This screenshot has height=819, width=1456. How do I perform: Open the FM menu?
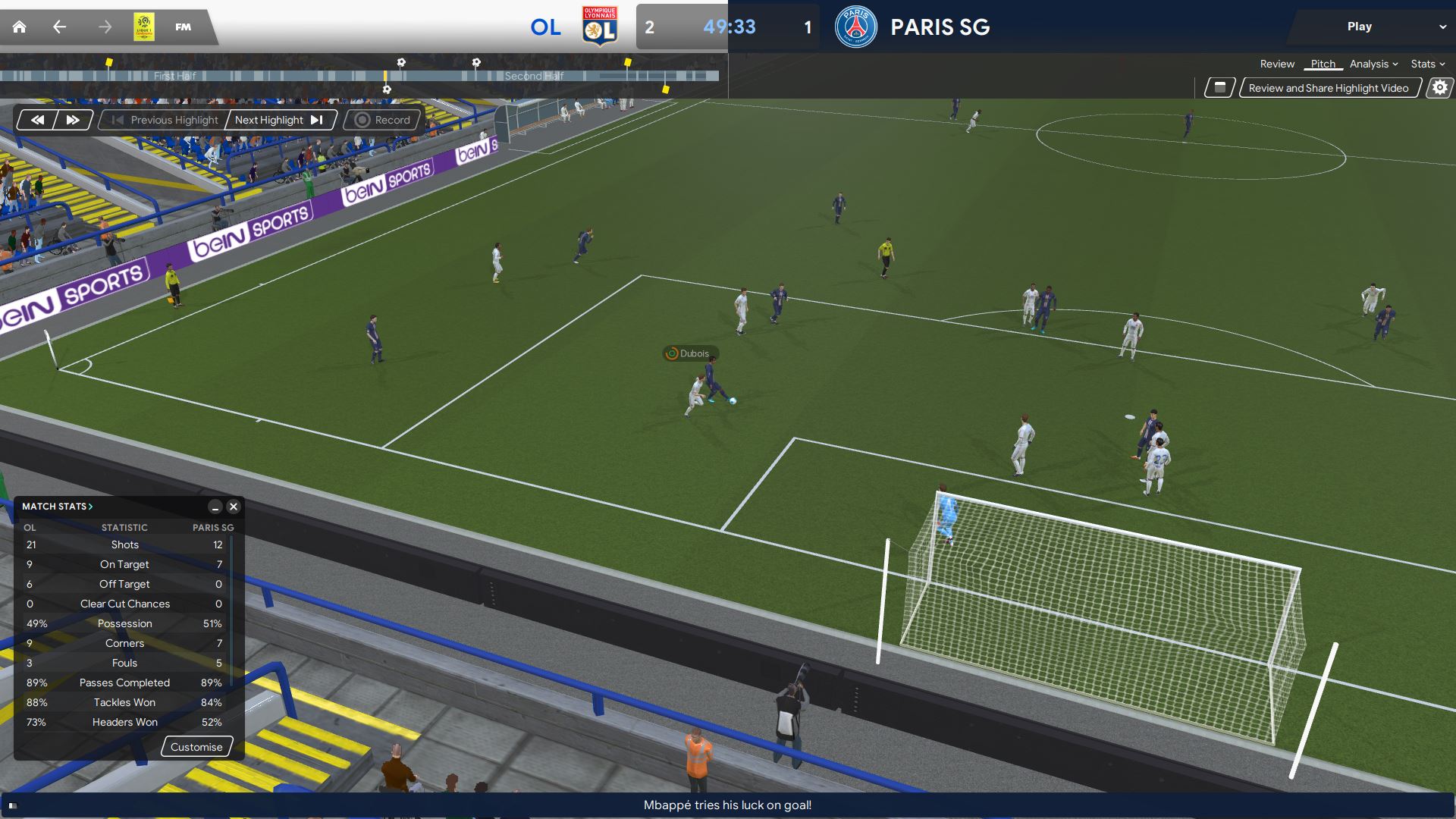click(183, 27)
